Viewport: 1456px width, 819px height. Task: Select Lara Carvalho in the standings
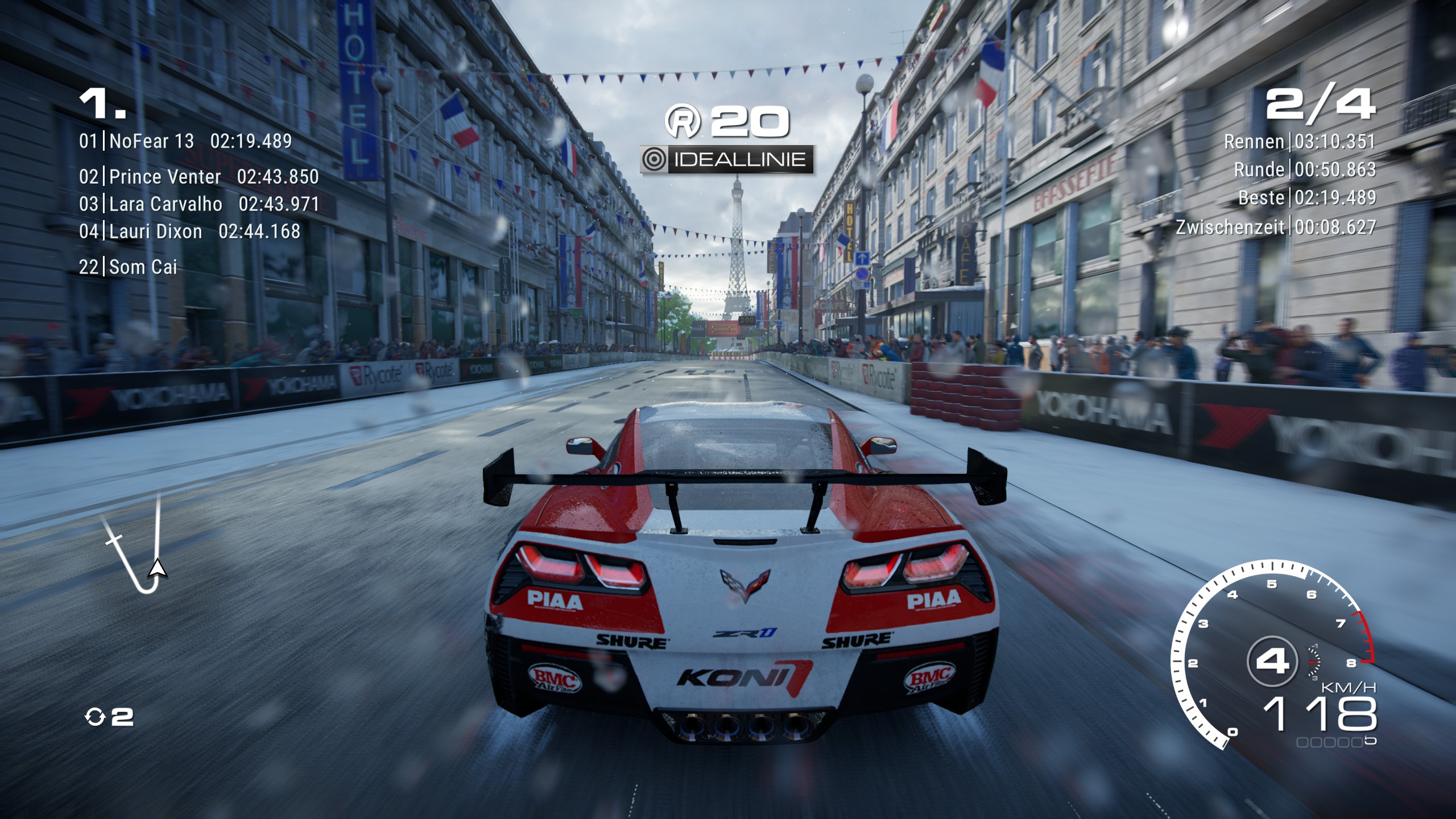[166, 204]
